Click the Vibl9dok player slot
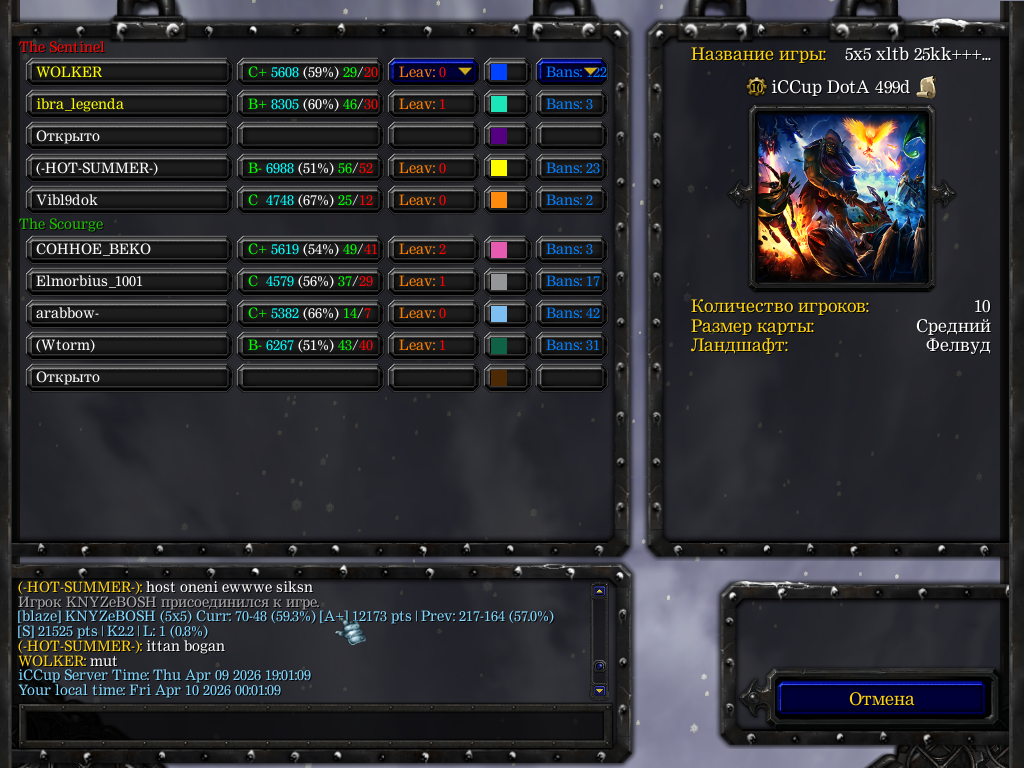The height and width of the screenshot is (768, 1024). click(129, 200)
